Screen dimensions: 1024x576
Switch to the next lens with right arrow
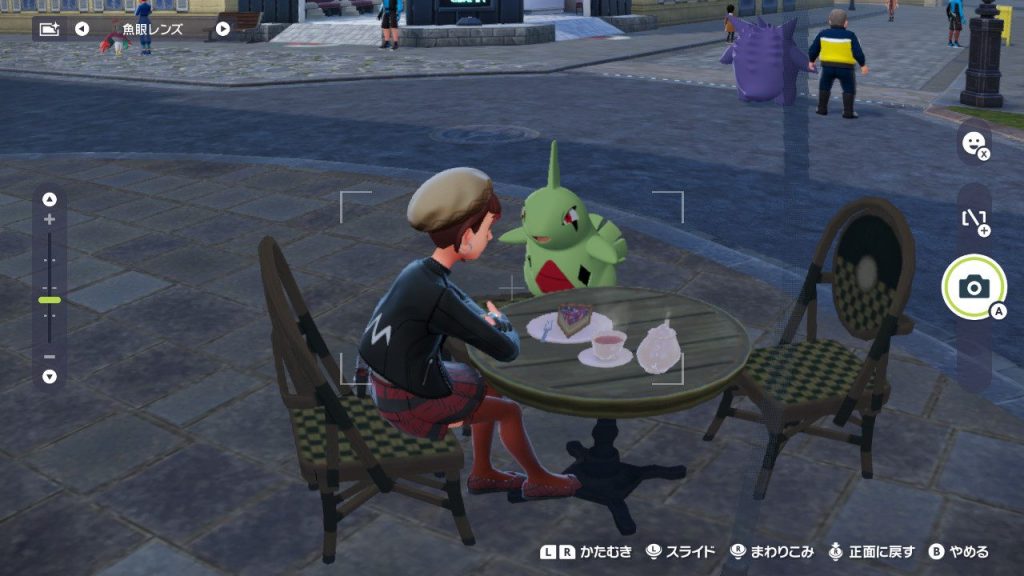222,28
